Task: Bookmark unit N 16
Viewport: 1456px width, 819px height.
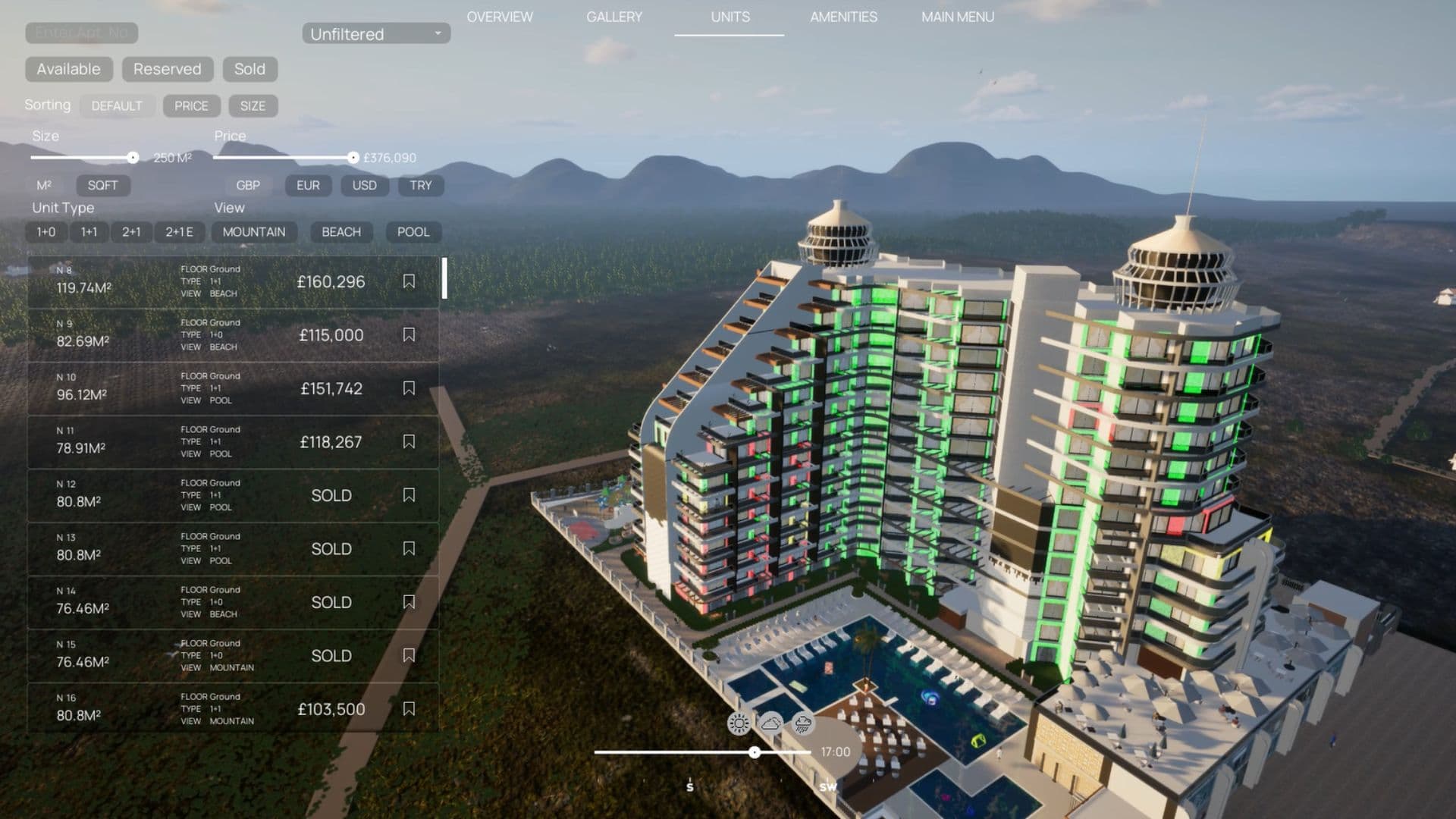Action: [x=409, y=708]
